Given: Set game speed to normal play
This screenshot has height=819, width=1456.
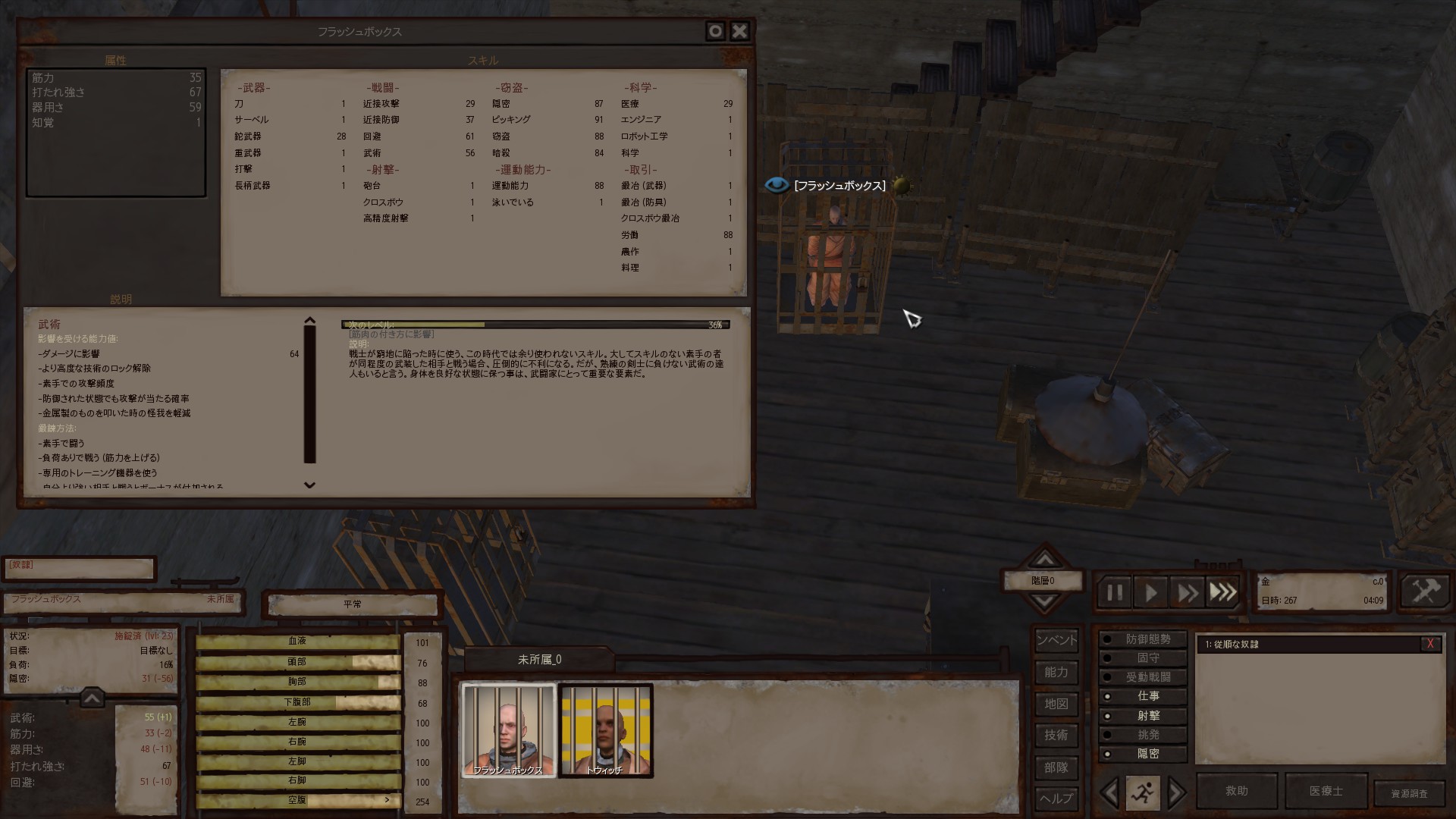Looking at the screenshot, I should tap(1150, 592).
